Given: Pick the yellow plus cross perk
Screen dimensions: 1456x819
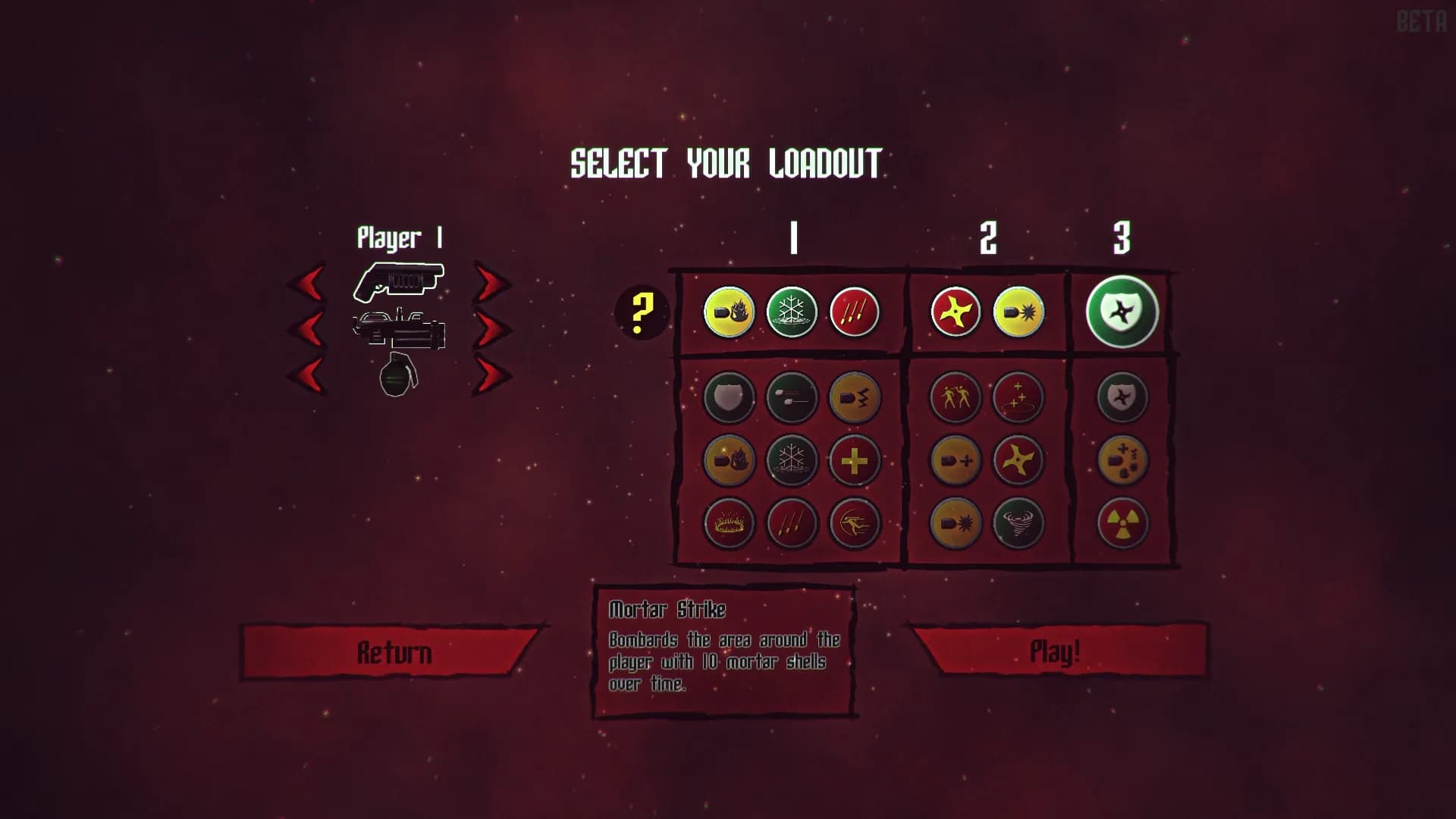Looking at the screenshot, I should coord(855,460).
